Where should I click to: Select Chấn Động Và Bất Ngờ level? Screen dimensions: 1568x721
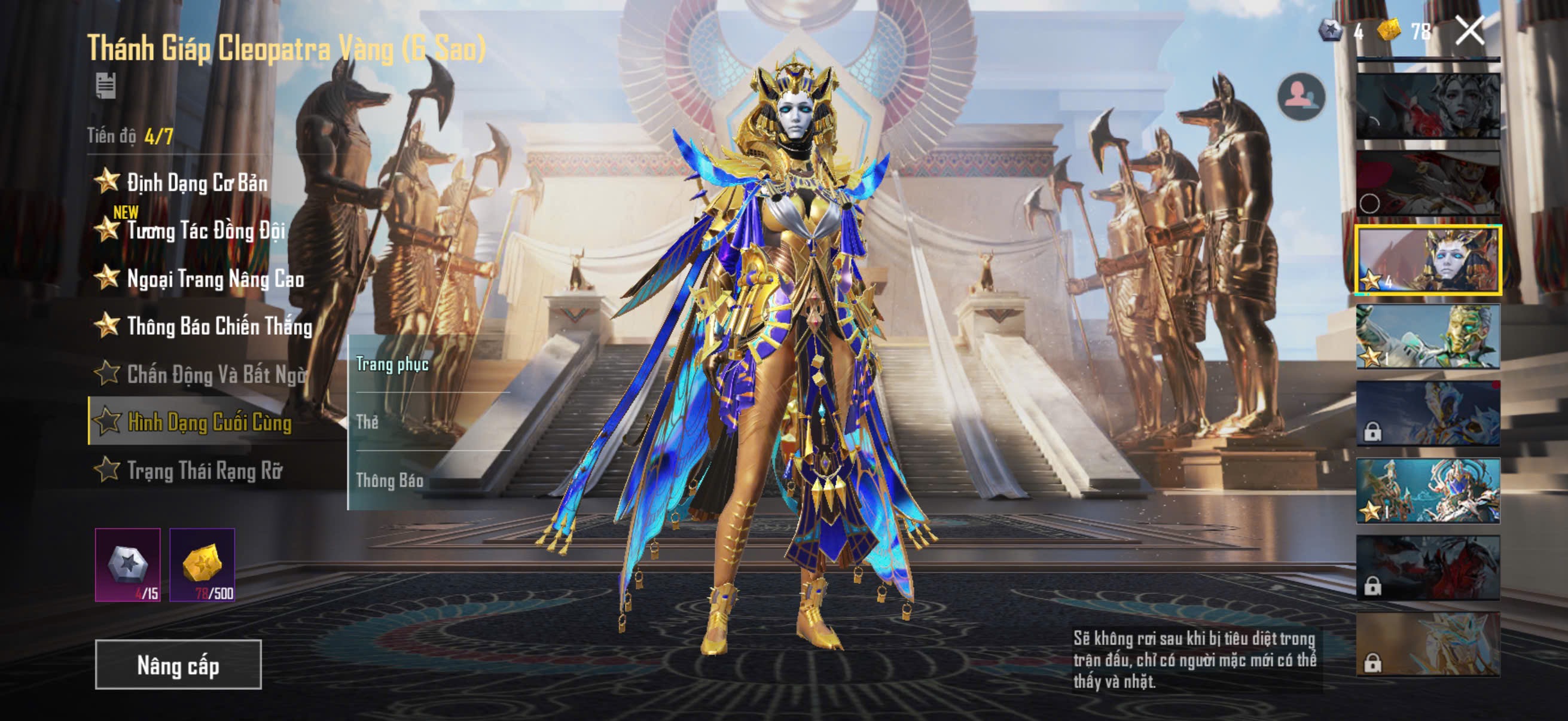pos(215,374)
